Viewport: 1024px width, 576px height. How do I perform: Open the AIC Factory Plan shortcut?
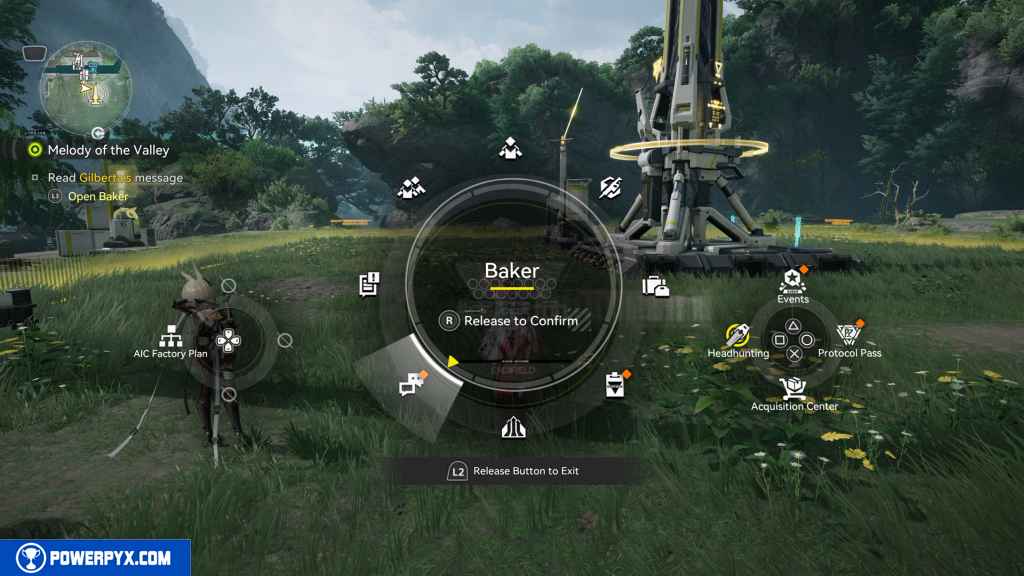pos(168,339)
